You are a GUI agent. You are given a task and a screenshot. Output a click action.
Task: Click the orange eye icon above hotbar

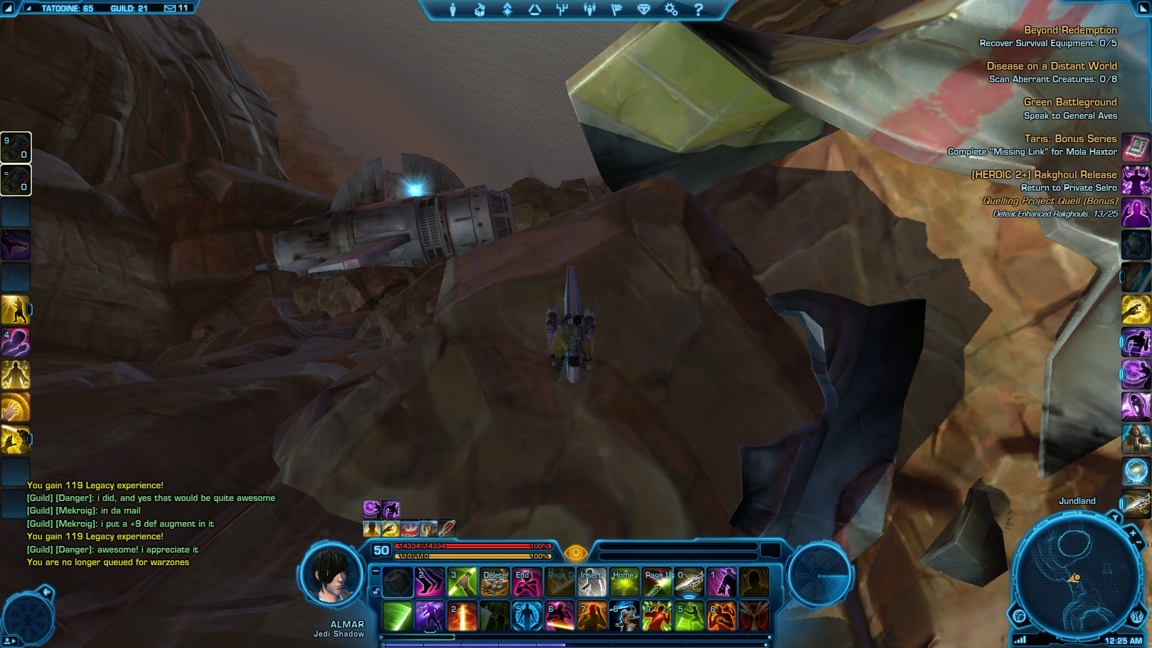pos(575,553)
